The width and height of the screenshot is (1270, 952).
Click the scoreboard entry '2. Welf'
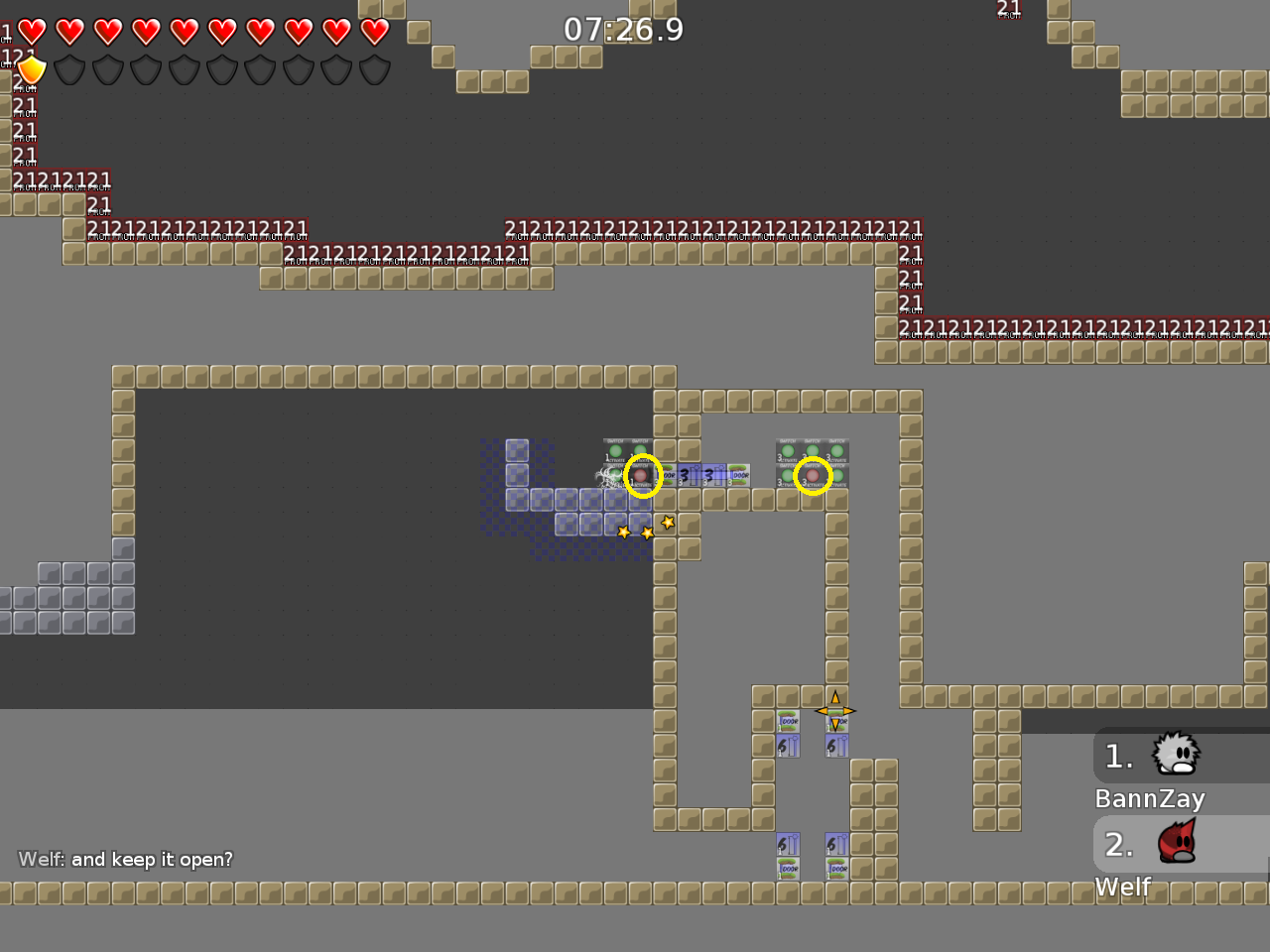(1151, 861)
